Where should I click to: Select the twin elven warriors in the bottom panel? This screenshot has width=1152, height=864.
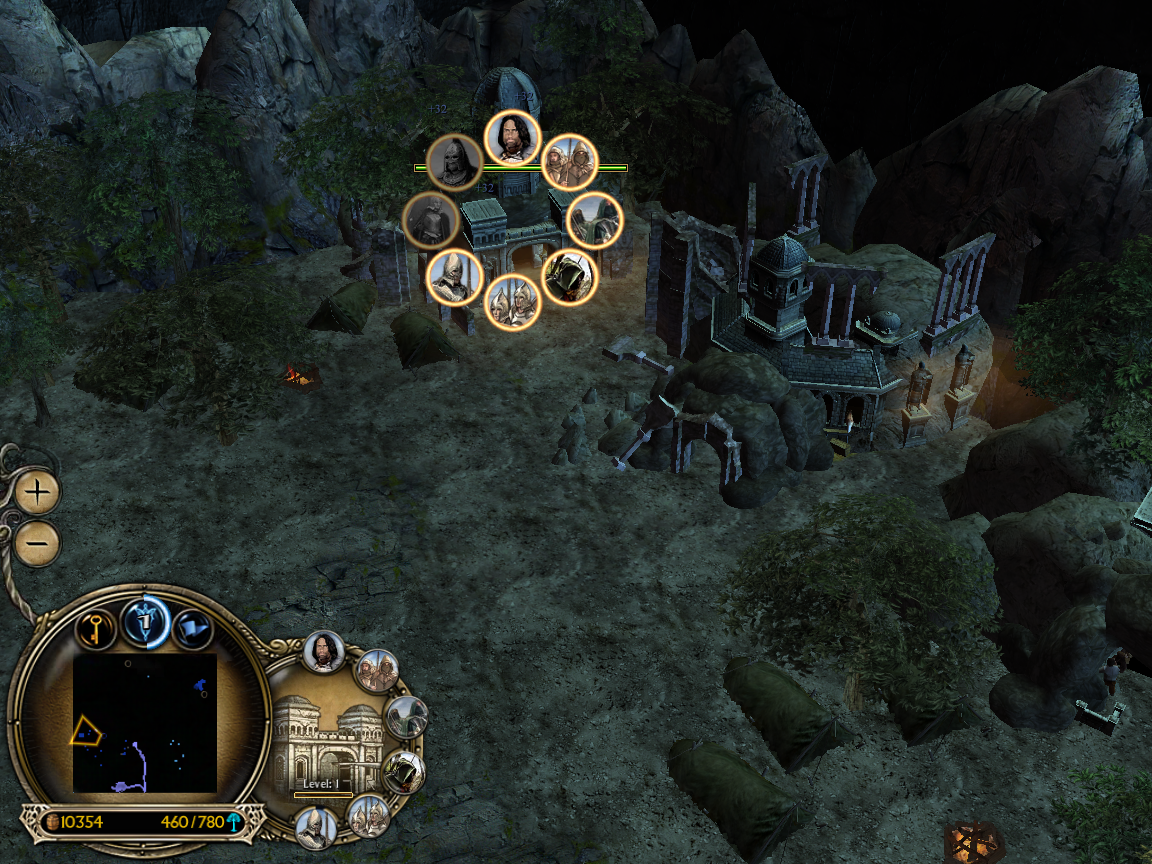coord(369,816)
